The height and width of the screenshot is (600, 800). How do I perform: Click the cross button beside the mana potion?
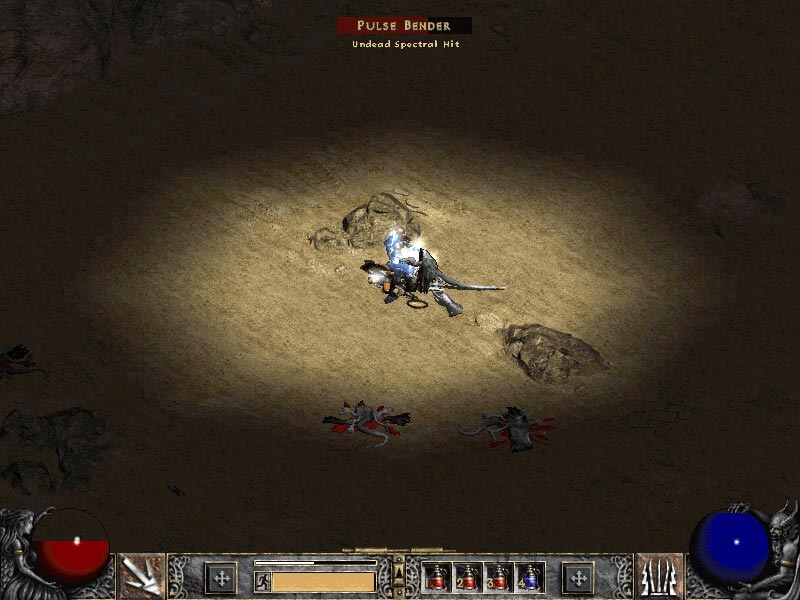coord(577,577)
